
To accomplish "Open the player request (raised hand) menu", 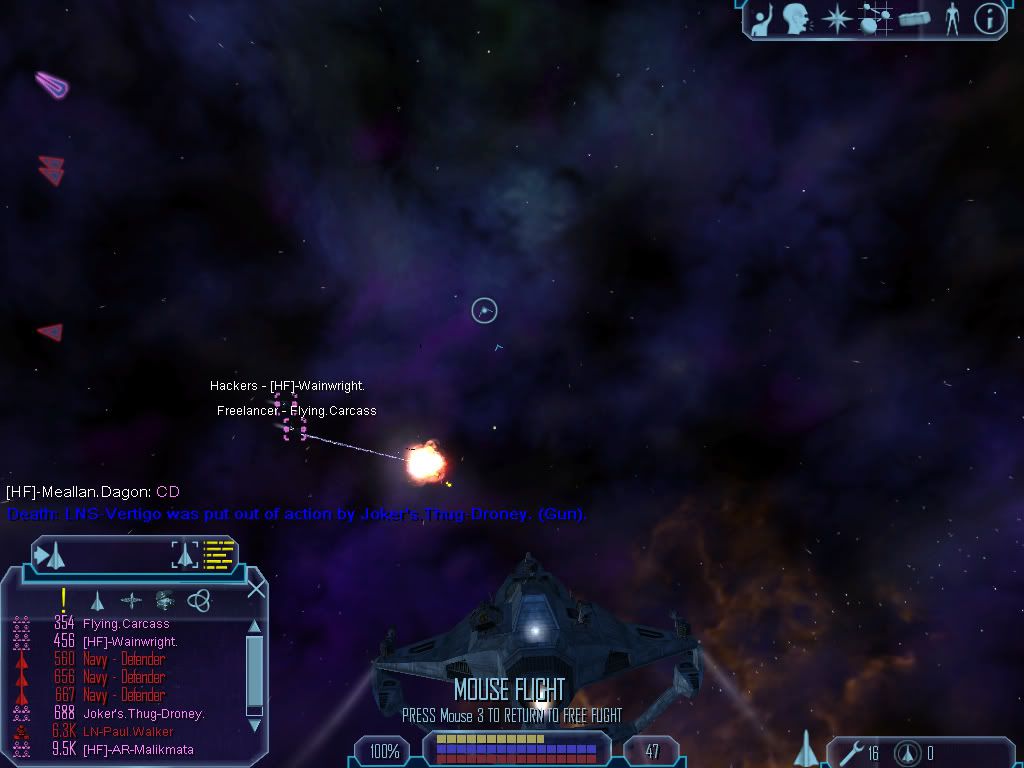I will click(x=763, y=19).
